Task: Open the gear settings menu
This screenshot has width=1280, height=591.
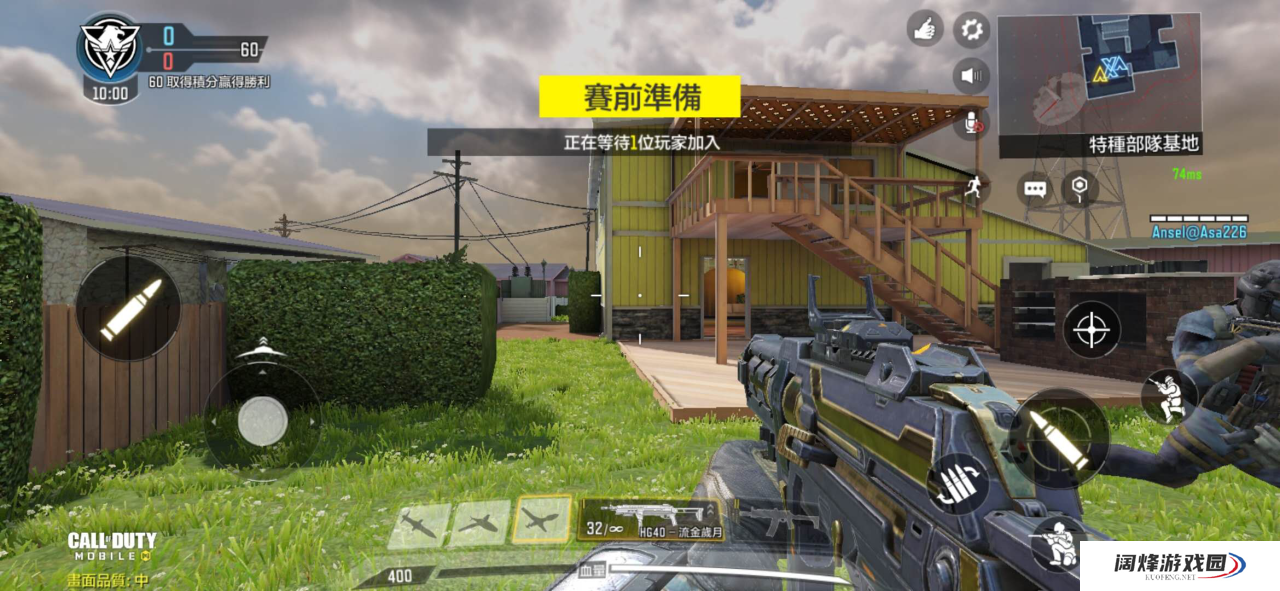Action: click(x=971, y=29)
